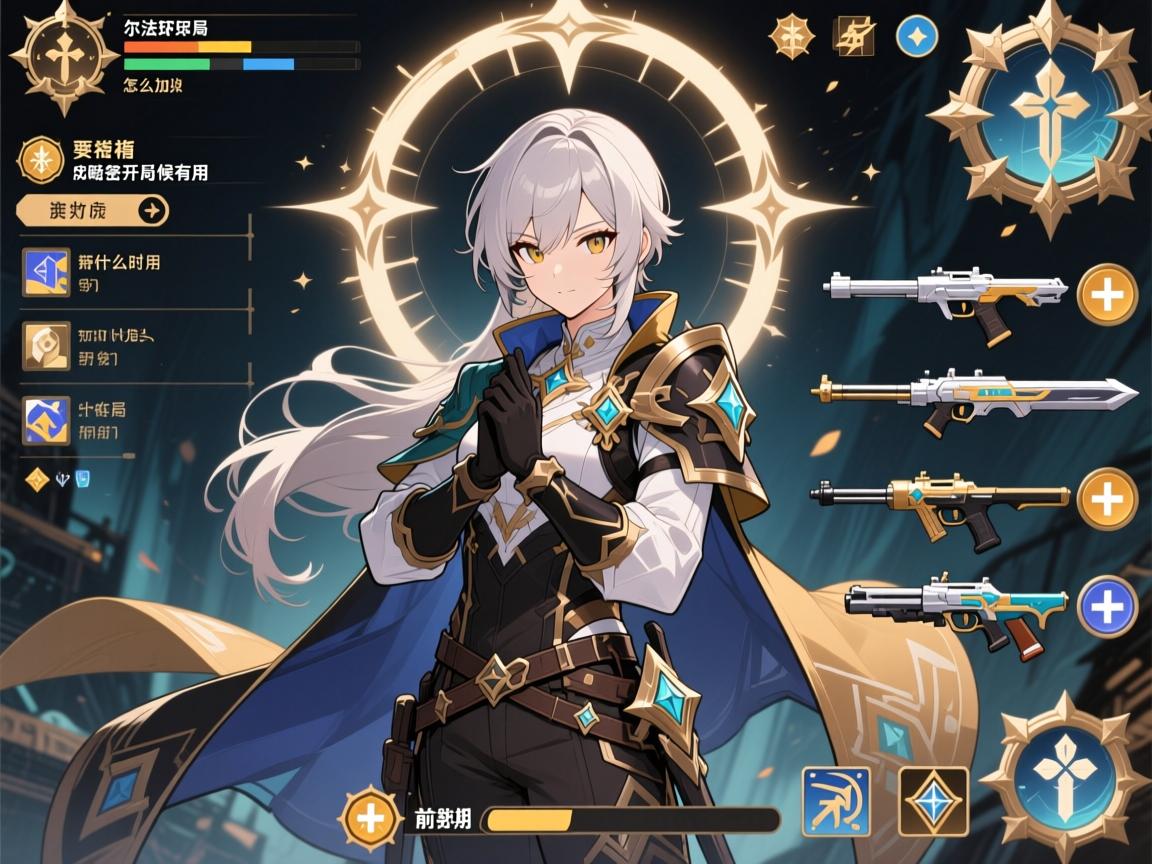
Task: Add the silver submachine gun with its plus button
Action: click(1108, 294)
